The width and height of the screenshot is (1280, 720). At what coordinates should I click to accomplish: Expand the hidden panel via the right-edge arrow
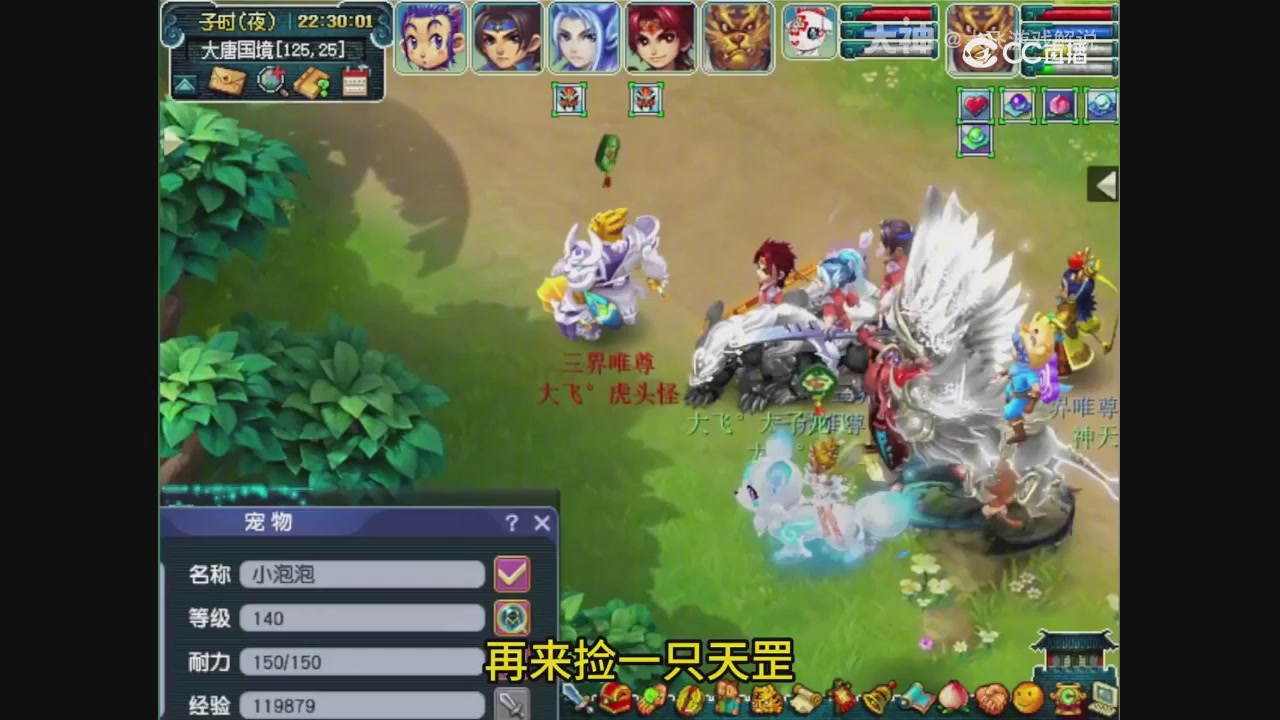pos(1102,185)
